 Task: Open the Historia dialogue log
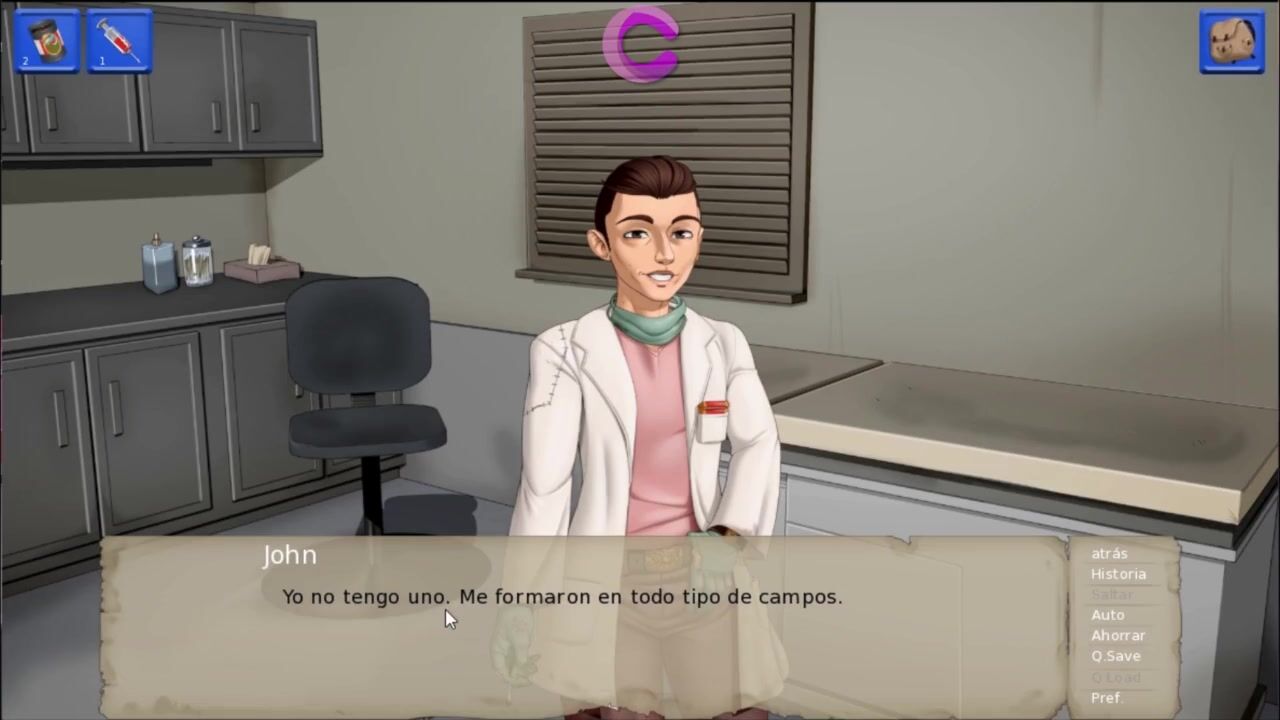pyautogui.click(x=1118, y=574)
